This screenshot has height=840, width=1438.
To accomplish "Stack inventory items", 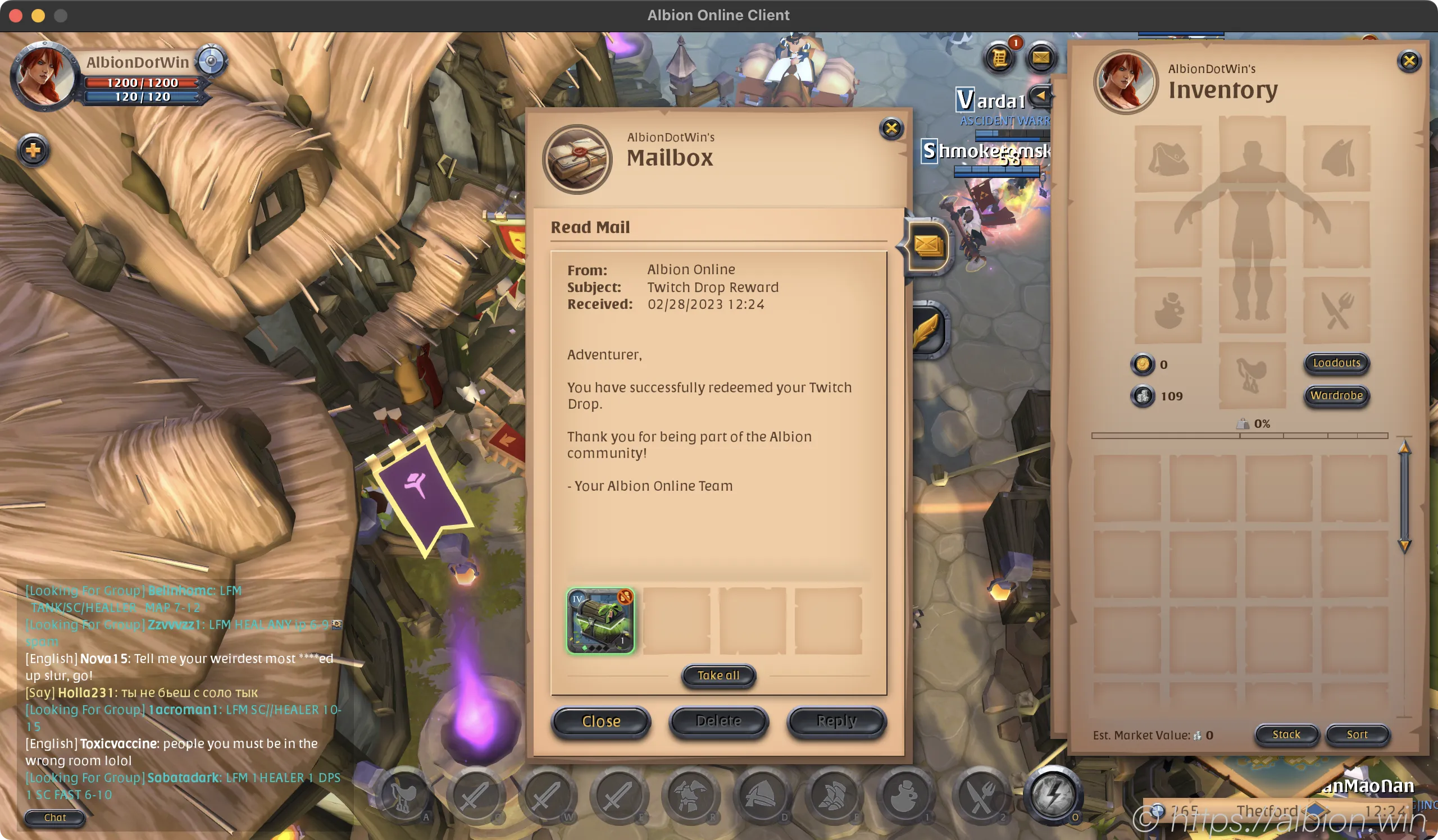I will (1286, 734).
